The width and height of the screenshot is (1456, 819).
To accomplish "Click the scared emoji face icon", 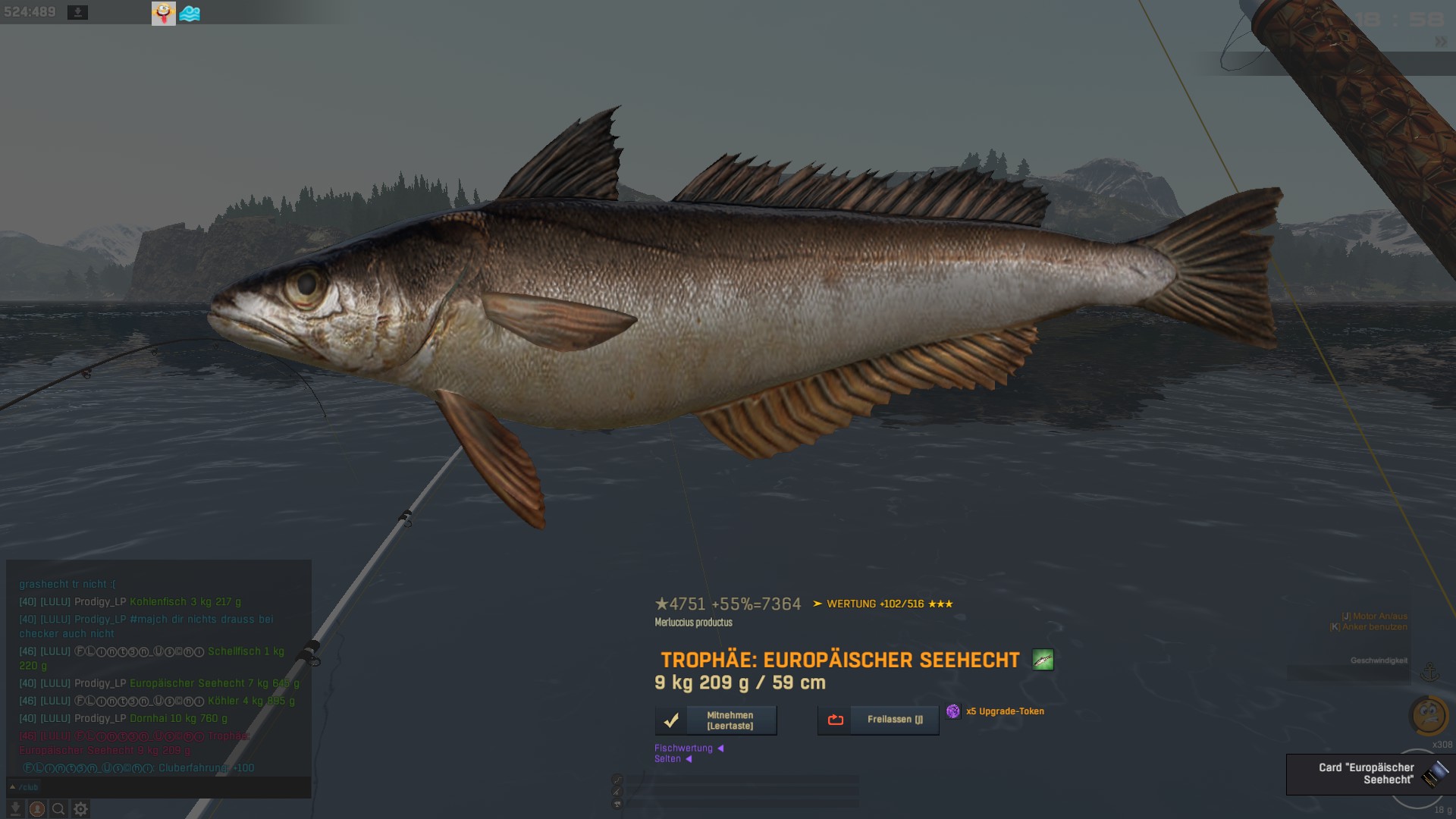I will (x=1429, y=714).
